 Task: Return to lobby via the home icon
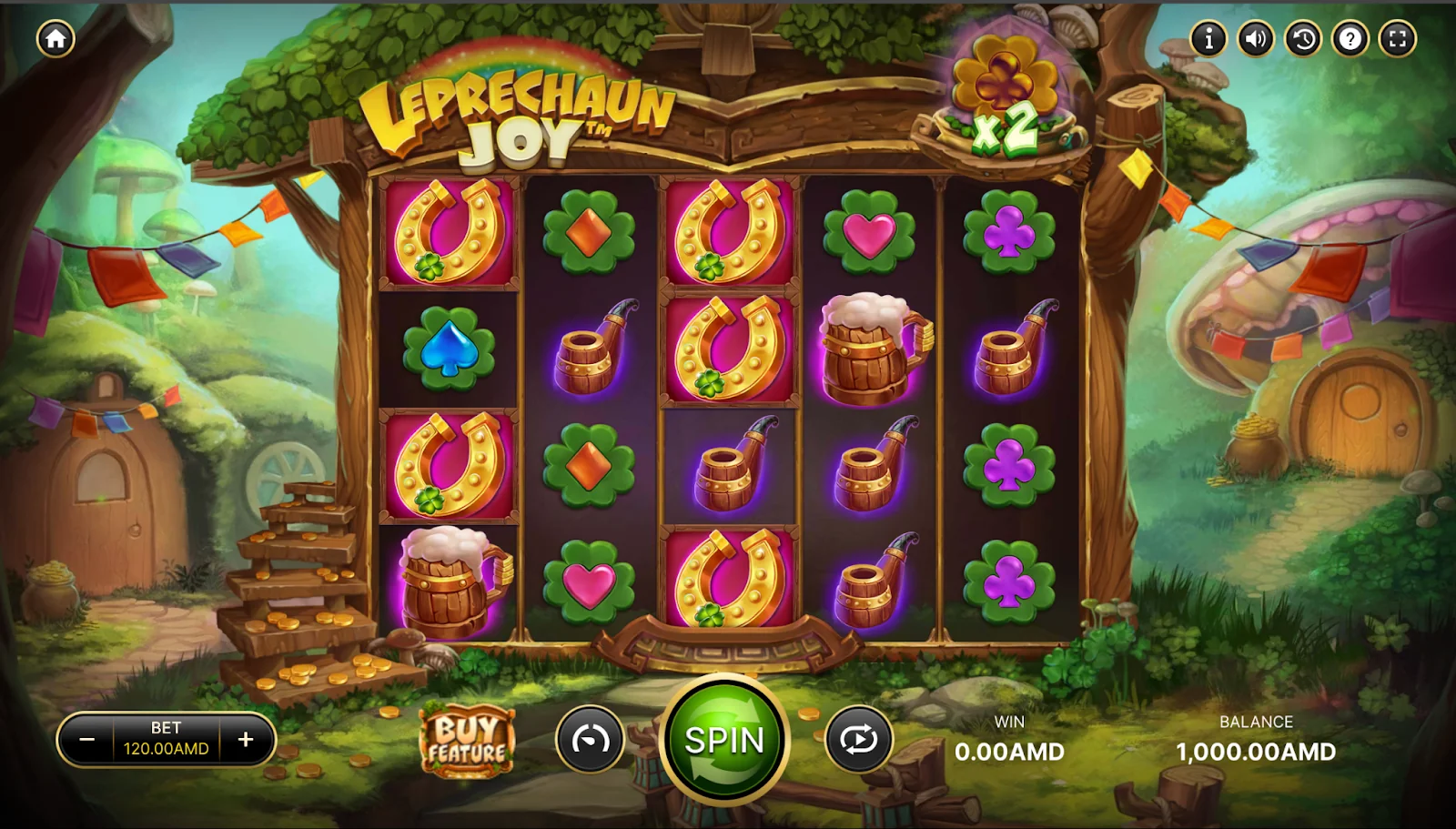56,38
